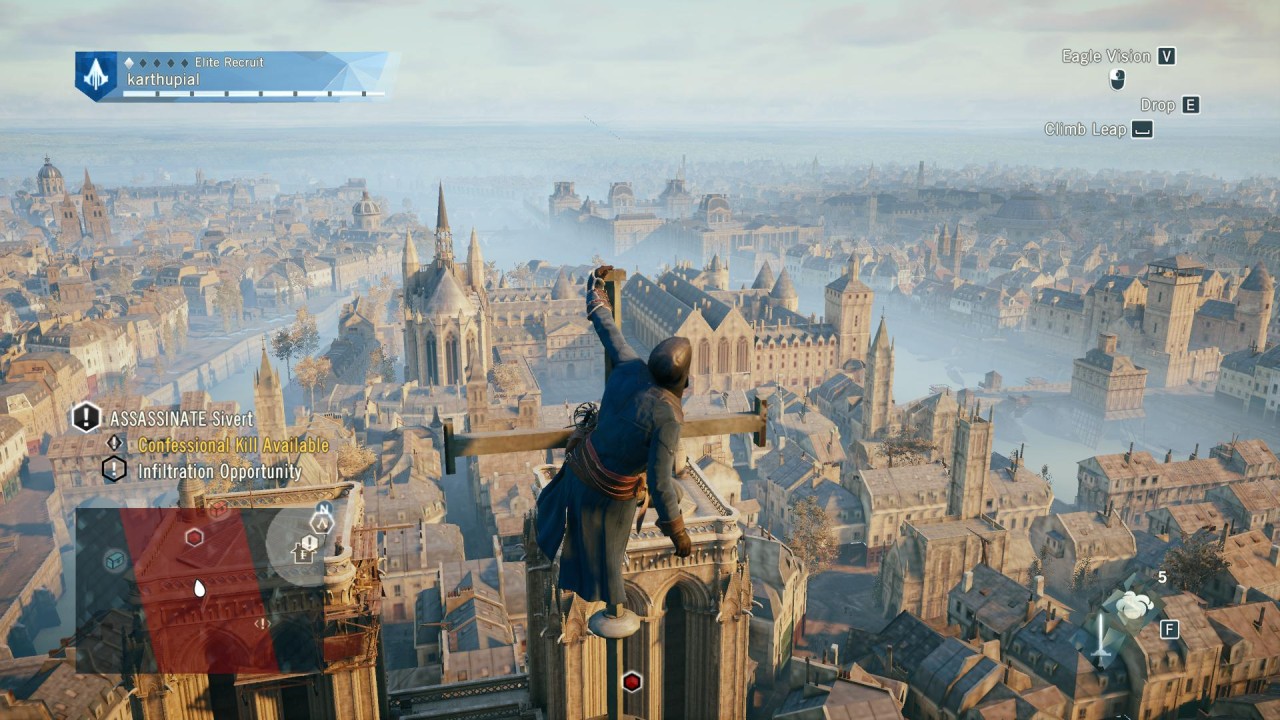This screenshot has width=1280, height=720.
Task: Select the Confessional Kill Available objective
Action: pos(233,445)
